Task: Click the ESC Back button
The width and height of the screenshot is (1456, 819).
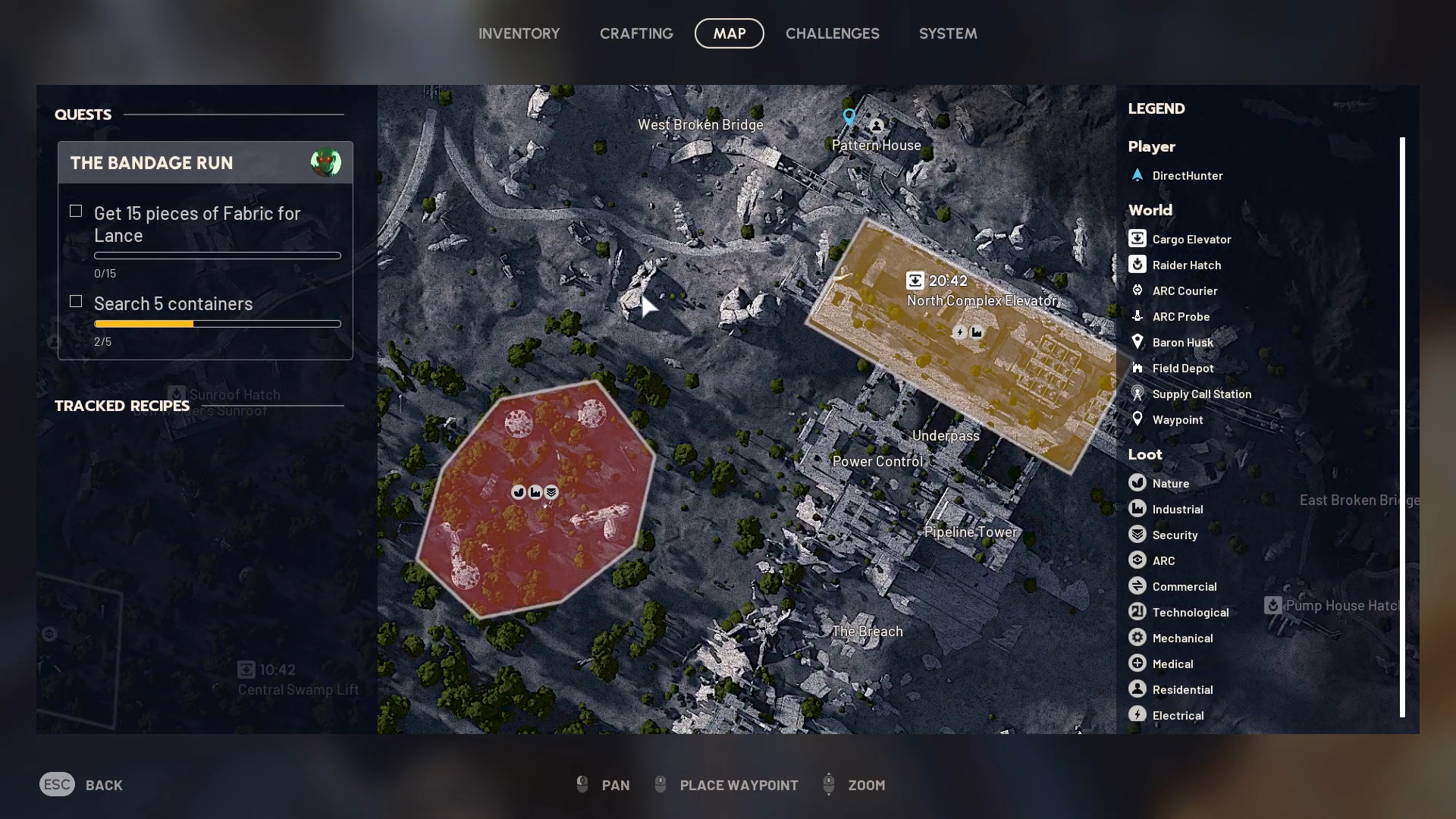Action: click(x=81, y=785)
